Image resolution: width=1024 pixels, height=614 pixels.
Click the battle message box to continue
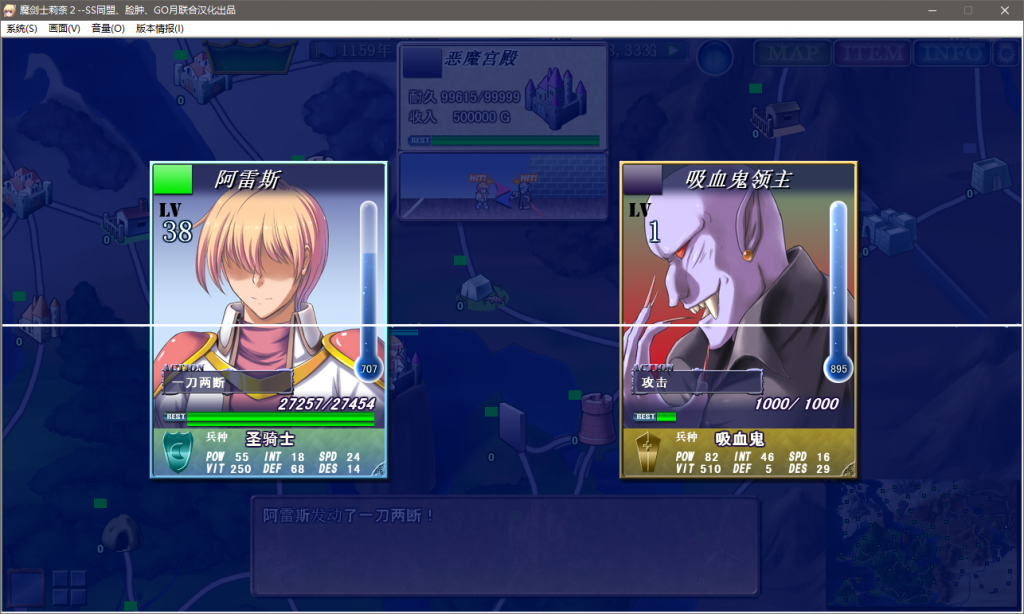point(505,545)
